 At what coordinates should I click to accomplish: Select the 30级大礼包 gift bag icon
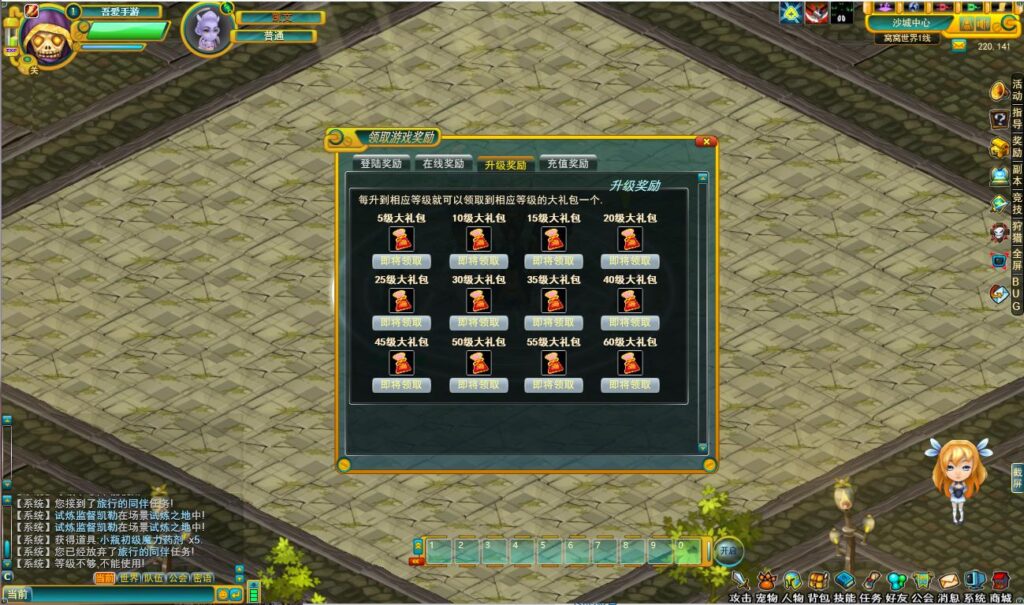(x=478, y=300)
